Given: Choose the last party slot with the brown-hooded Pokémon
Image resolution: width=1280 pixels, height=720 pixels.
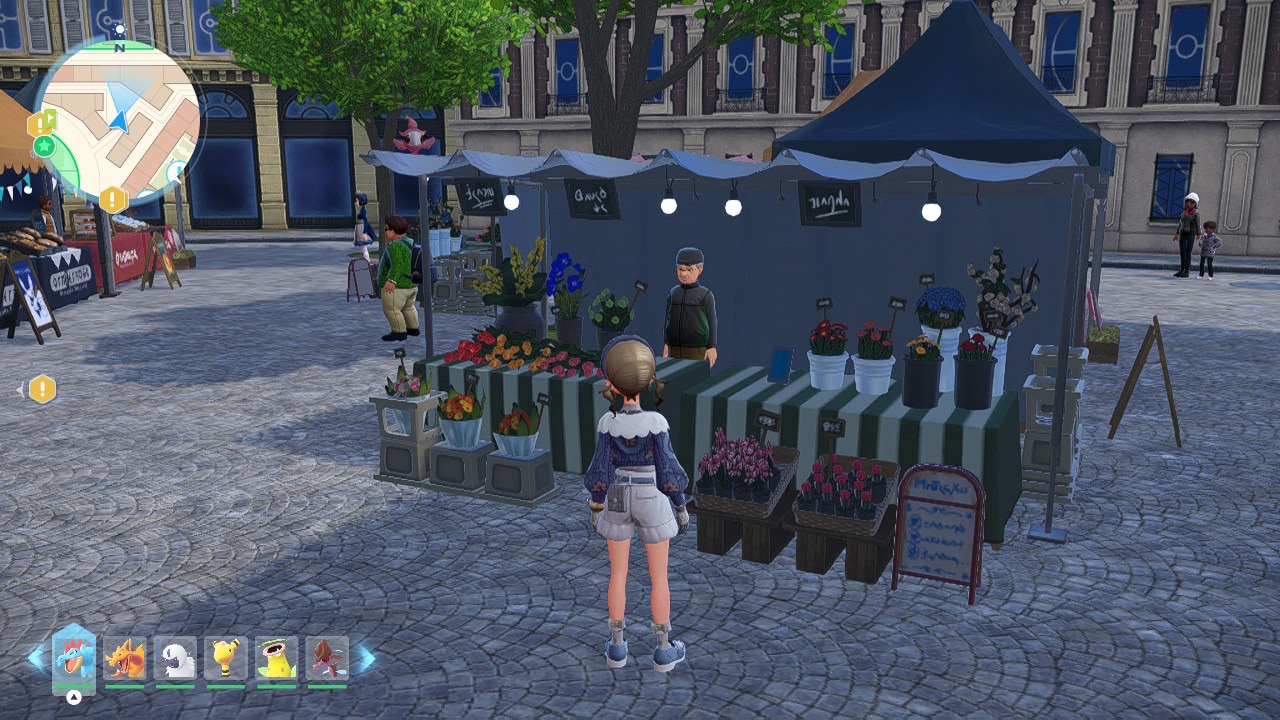Looking at the screenshot, I should (327, 658).
